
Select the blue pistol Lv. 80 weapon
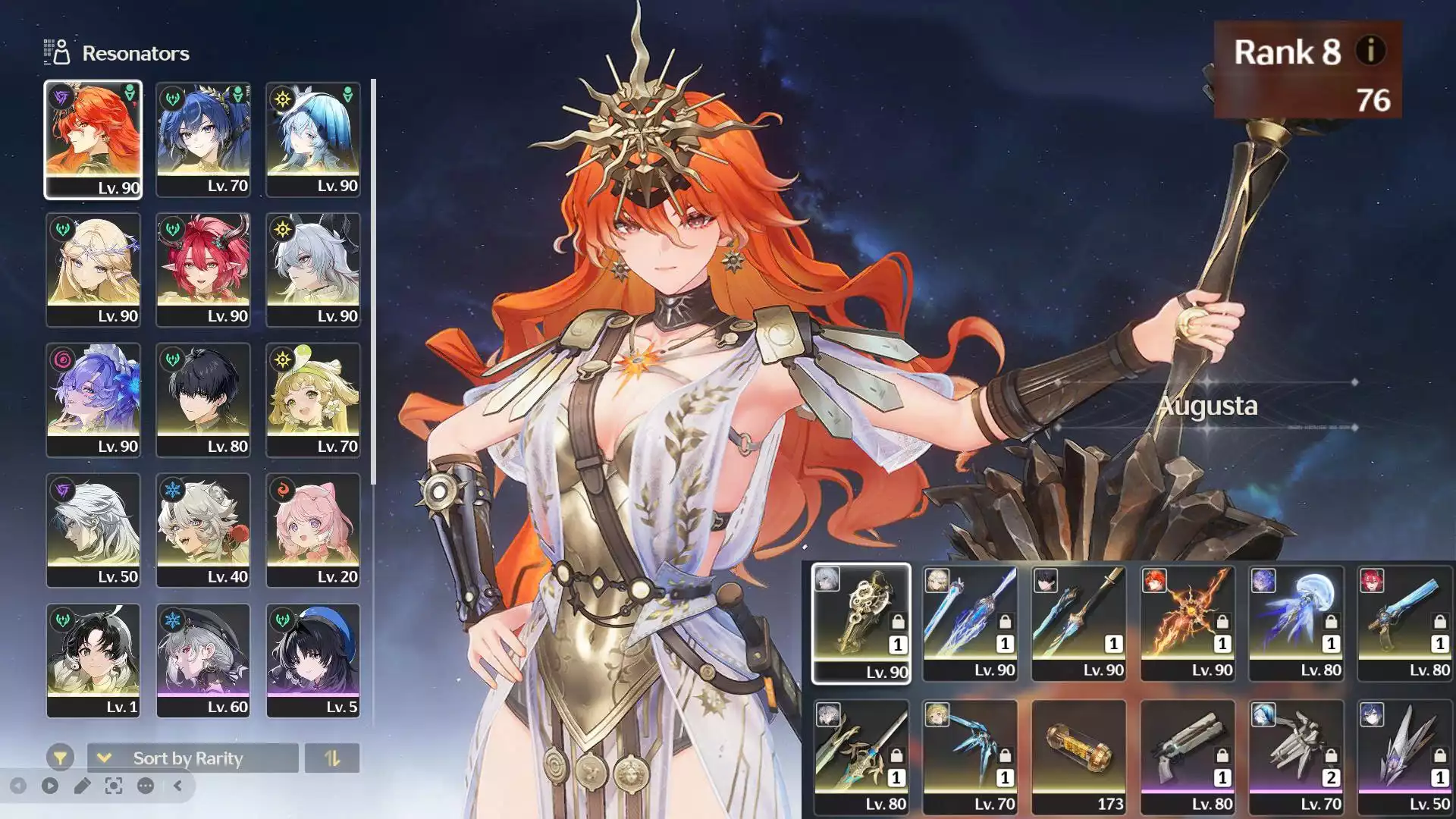coord(1405,623)
